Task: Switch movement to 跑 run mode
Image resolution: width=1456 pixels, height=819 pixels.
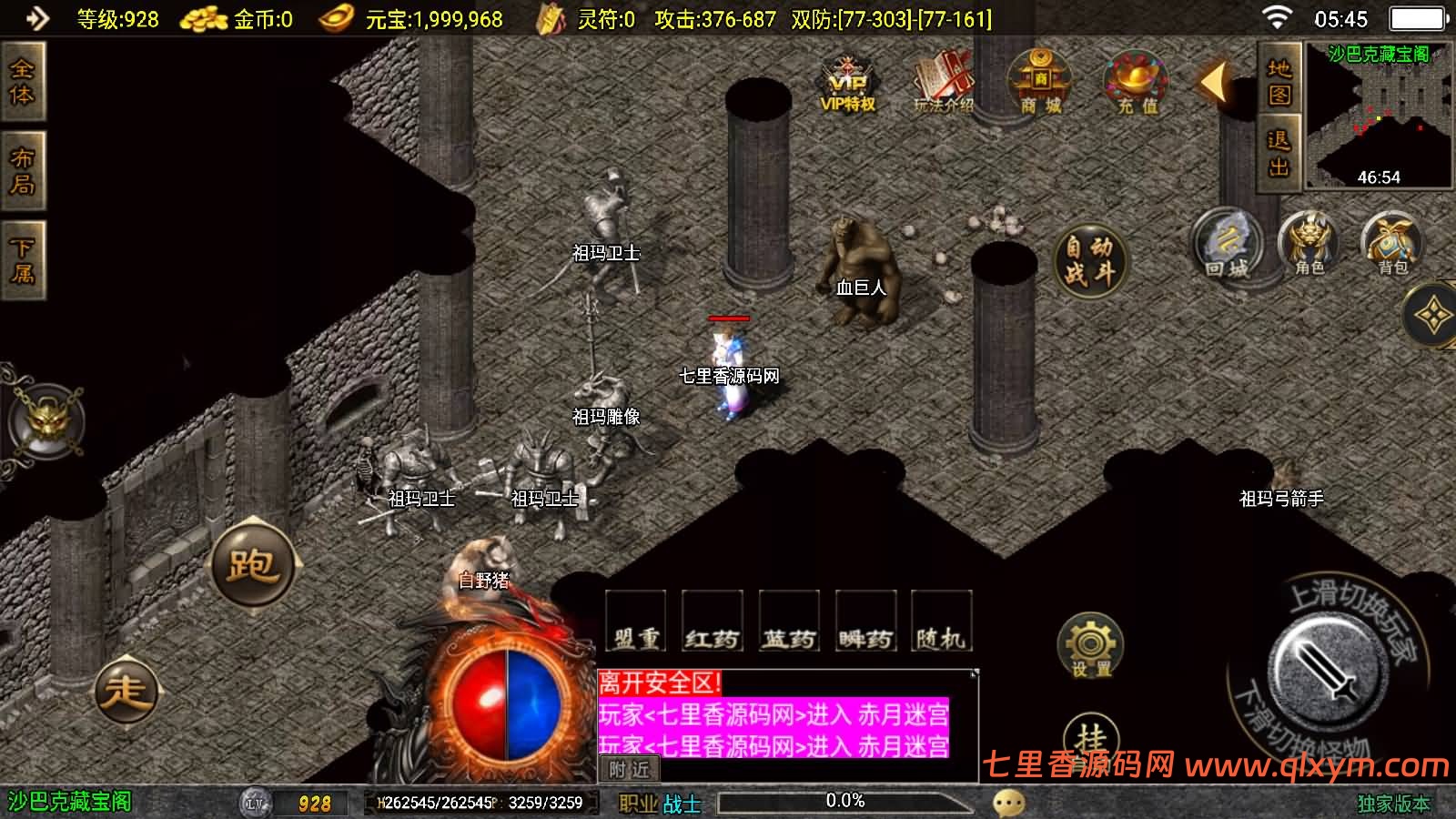Action: [253, 569]
